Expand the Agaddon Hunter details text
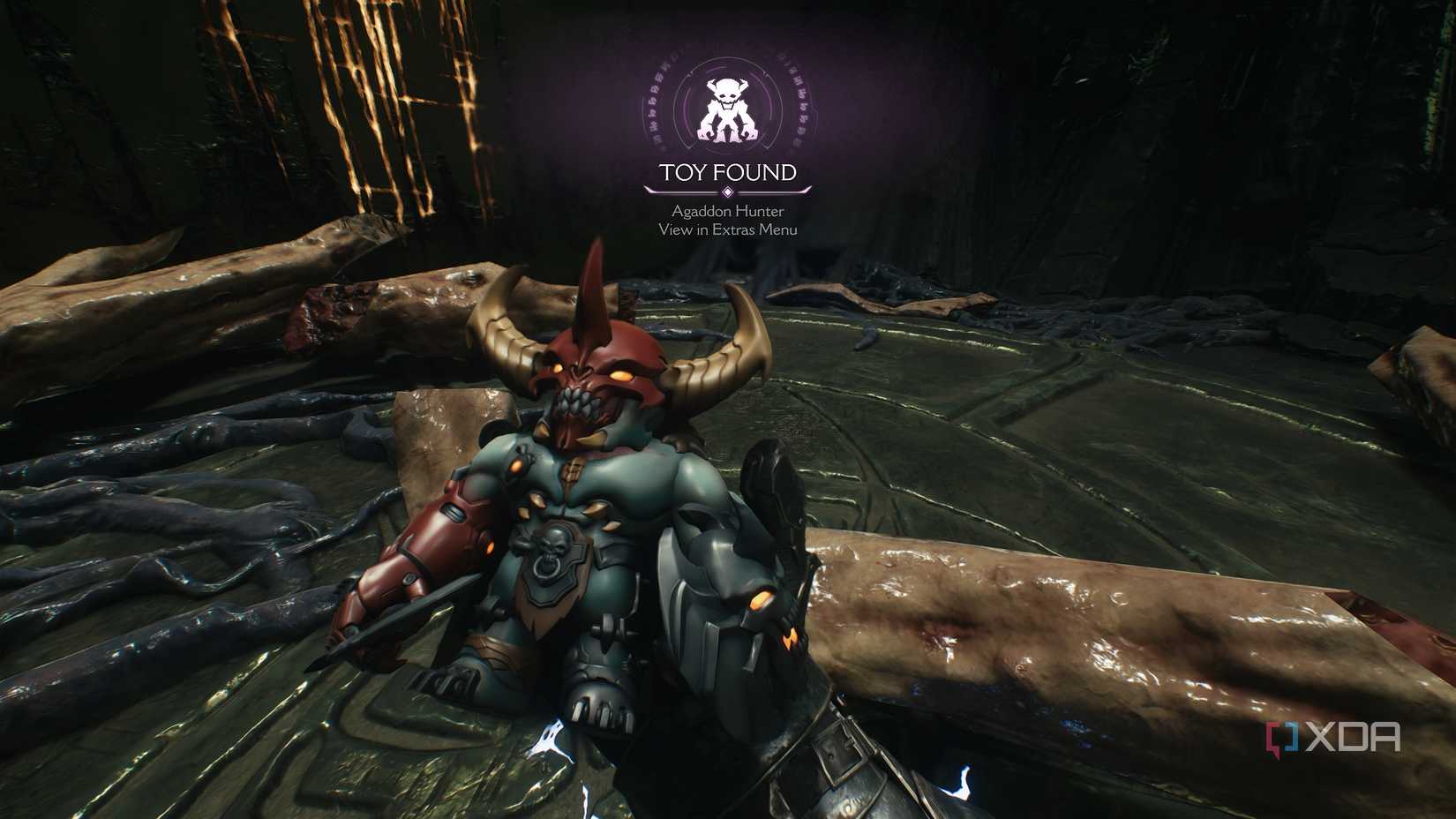Viewport: 1456px width, 819px height. (x=726, y=211)
